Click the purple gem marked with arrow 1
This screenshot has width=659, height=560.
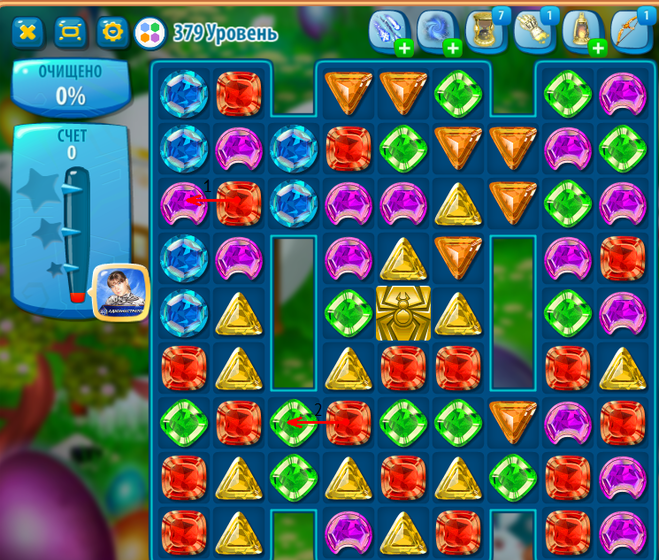pyautogui.click(x=184, y=204)
